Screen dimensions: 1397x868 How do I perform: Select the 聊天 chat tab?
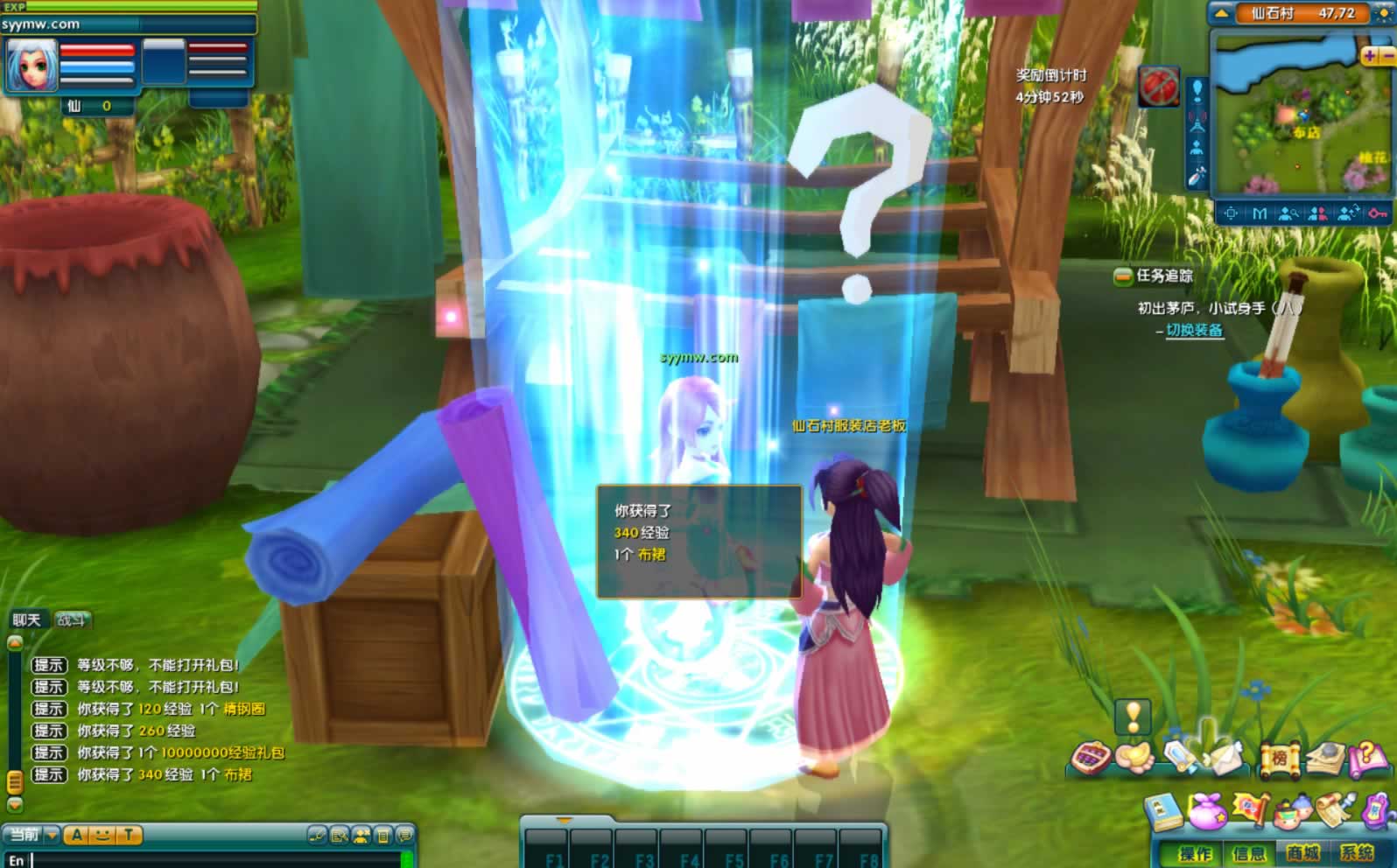tap(26, 619)
